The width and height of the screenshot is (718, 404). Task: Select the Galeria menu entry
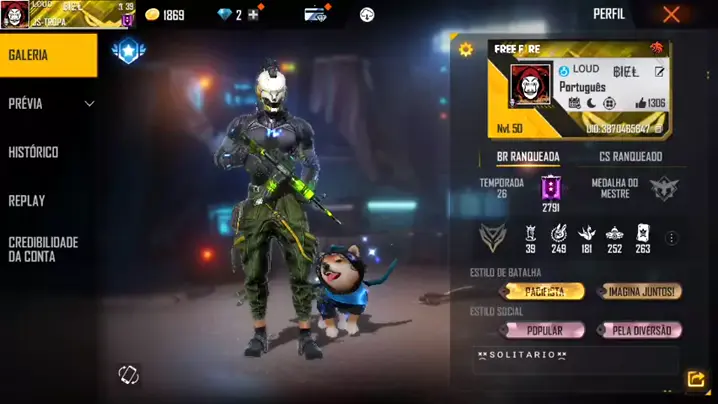(48, 55)
